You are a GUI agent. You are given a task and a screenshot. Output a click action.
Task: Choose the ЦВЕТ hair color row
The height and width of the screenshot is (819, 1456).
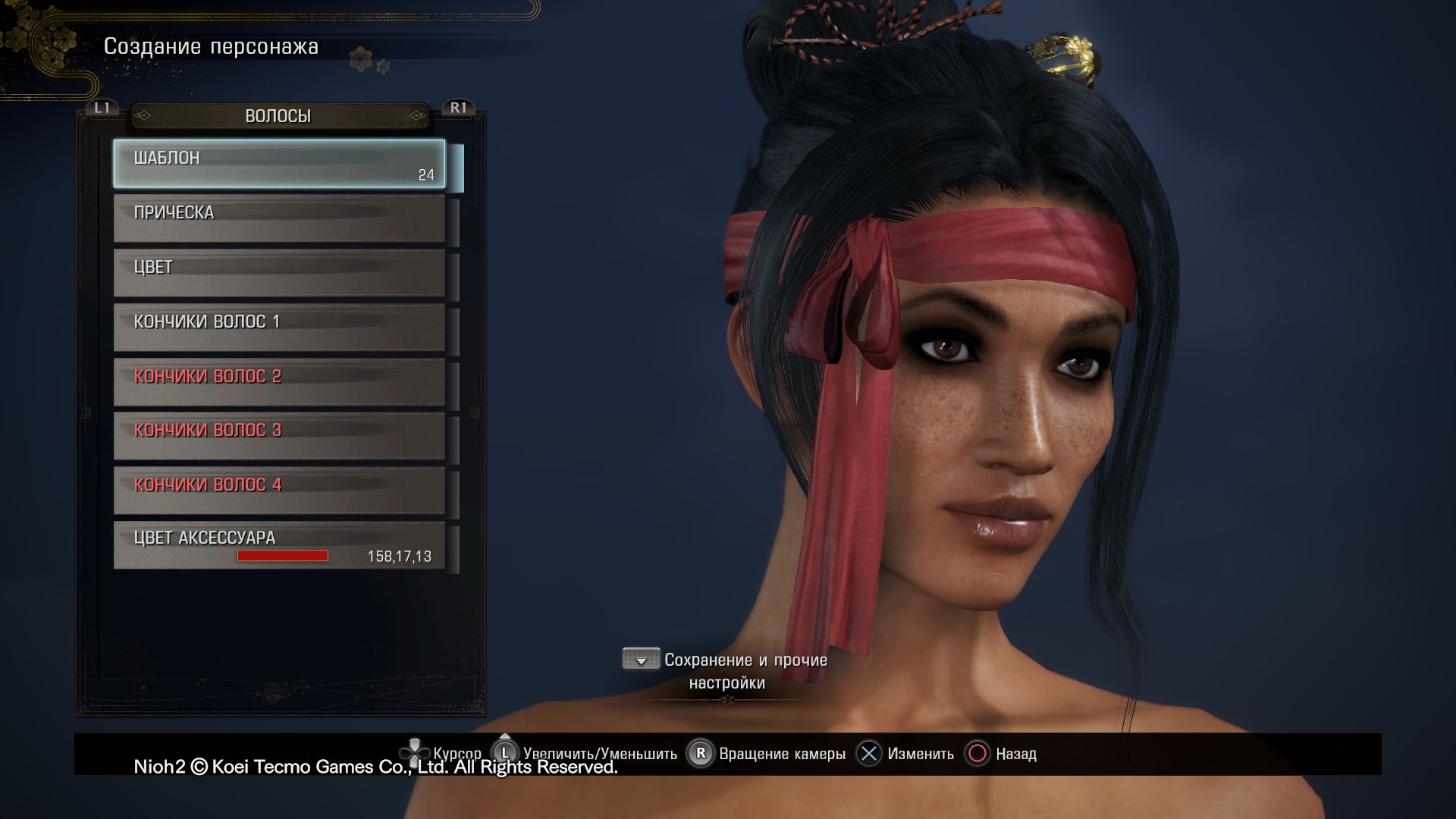click(279, 273)
